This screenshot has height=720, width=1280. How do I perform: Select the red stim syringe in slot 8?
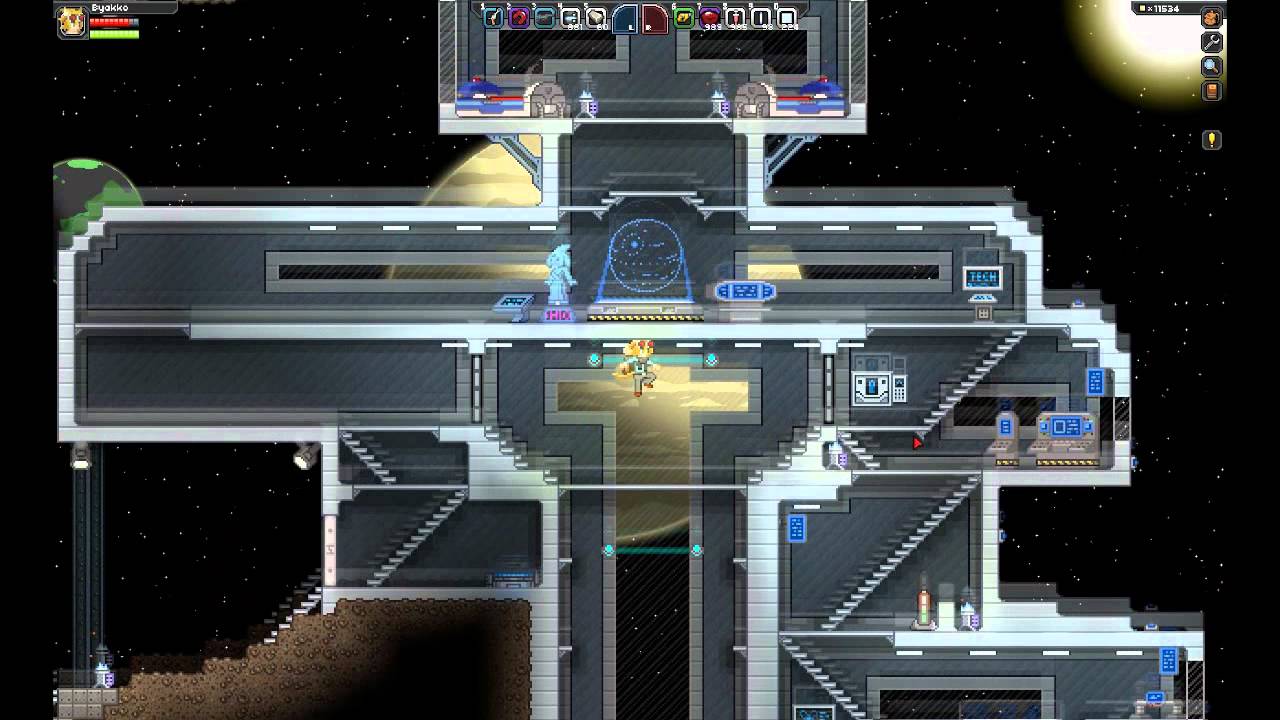[735, 17]
